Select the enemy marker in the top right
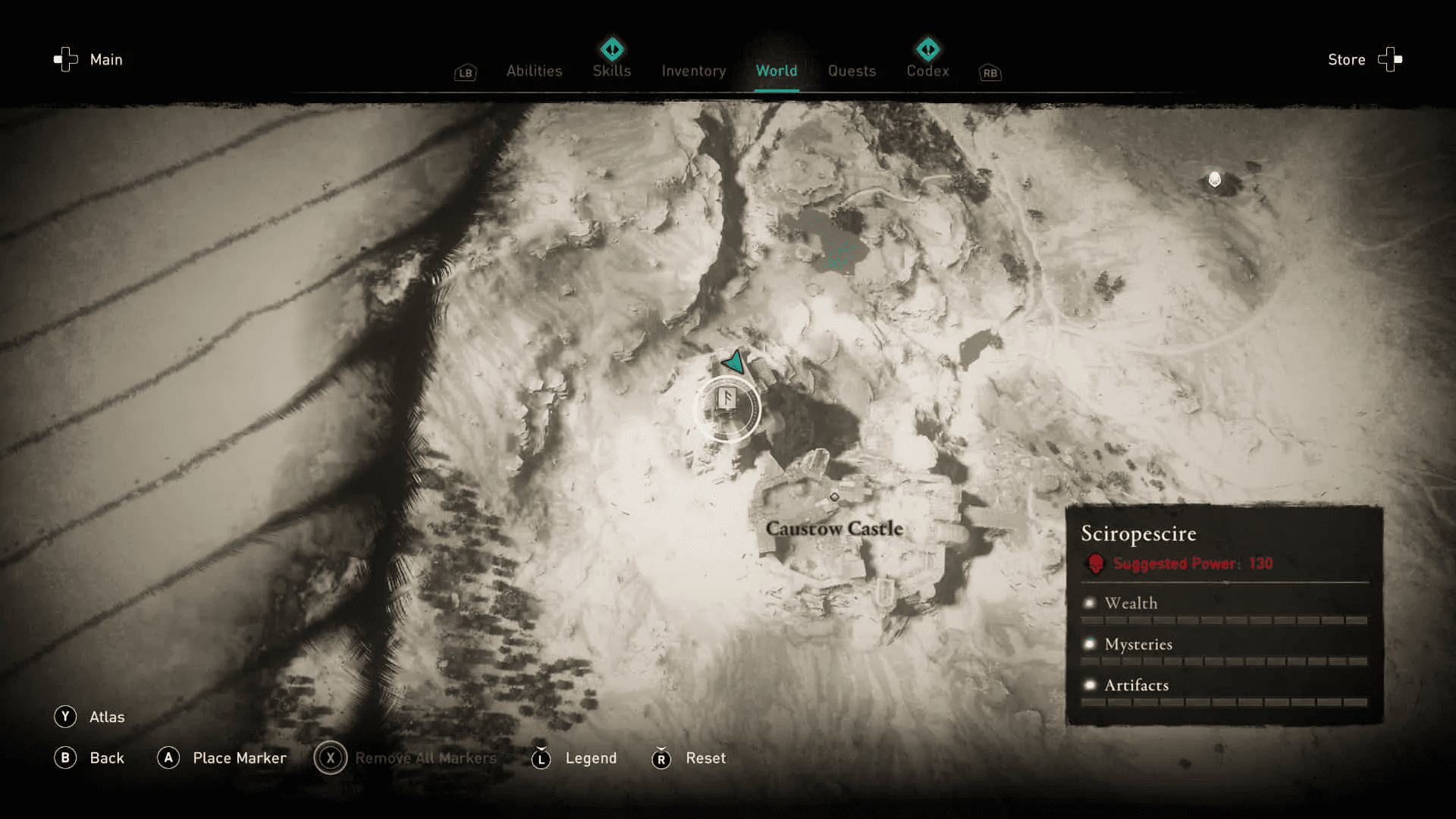 [1215, 180]
